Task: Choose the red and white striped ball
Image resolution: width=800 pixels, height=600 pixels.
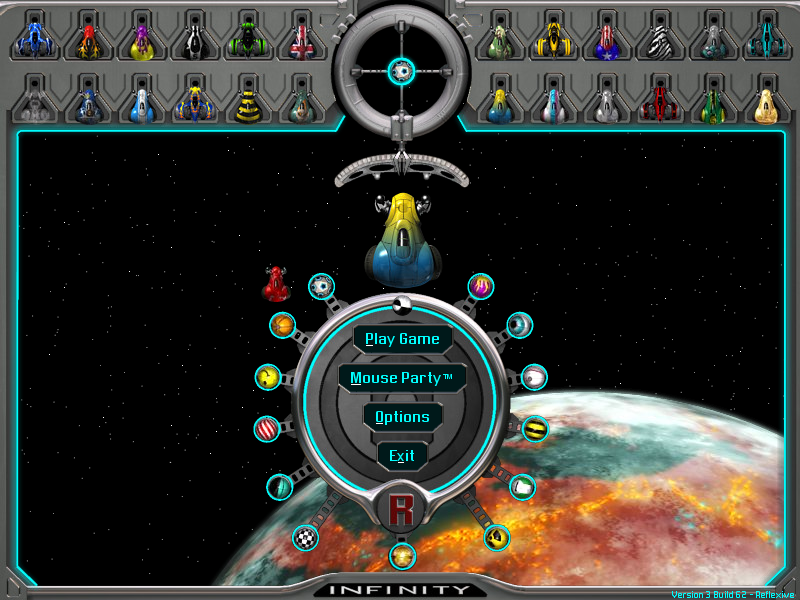Action: tap(267, 429)
